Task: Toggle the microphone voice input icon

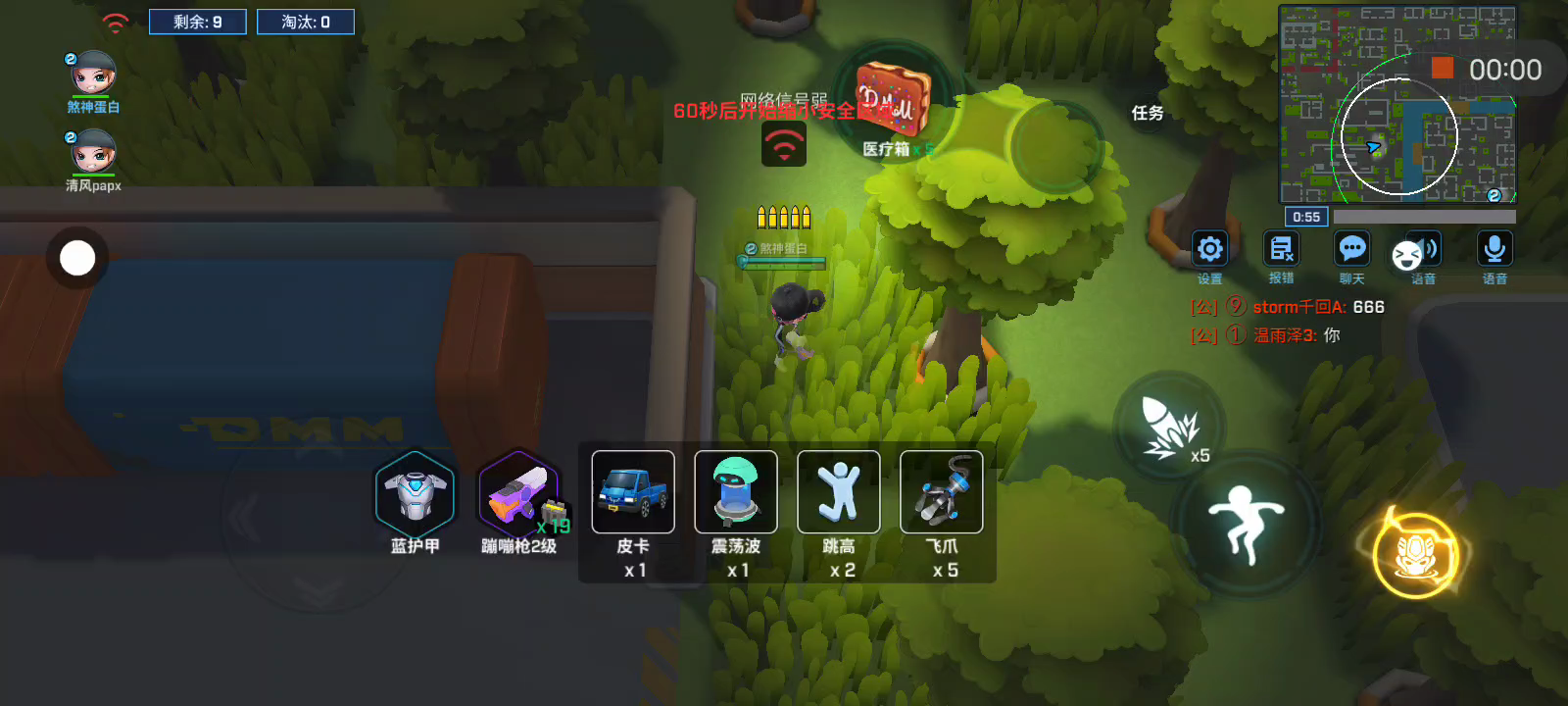Action: pyautogui.click(x=1494, y=250)
